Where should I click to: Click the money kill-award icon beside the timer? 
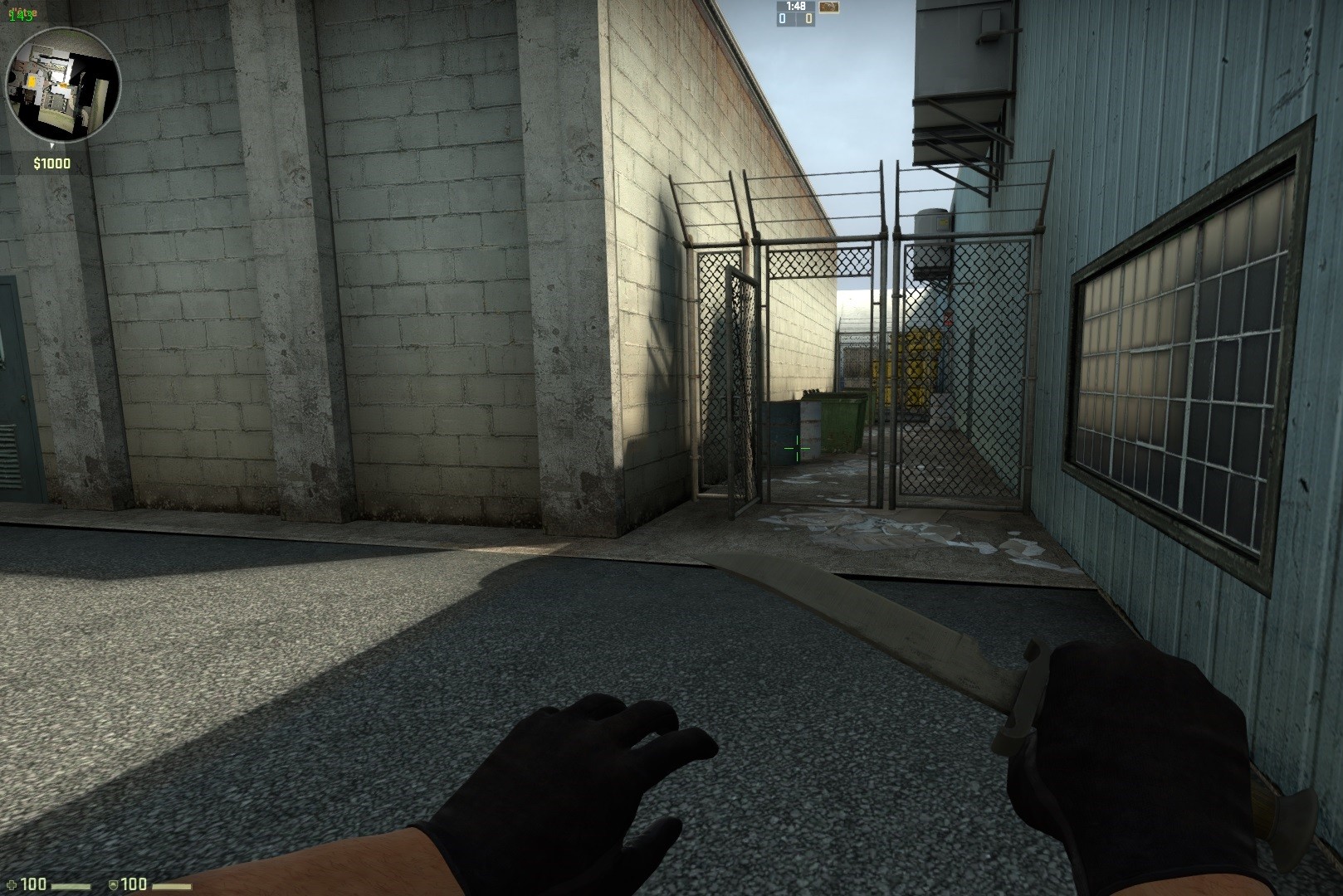tap(829, 7)
